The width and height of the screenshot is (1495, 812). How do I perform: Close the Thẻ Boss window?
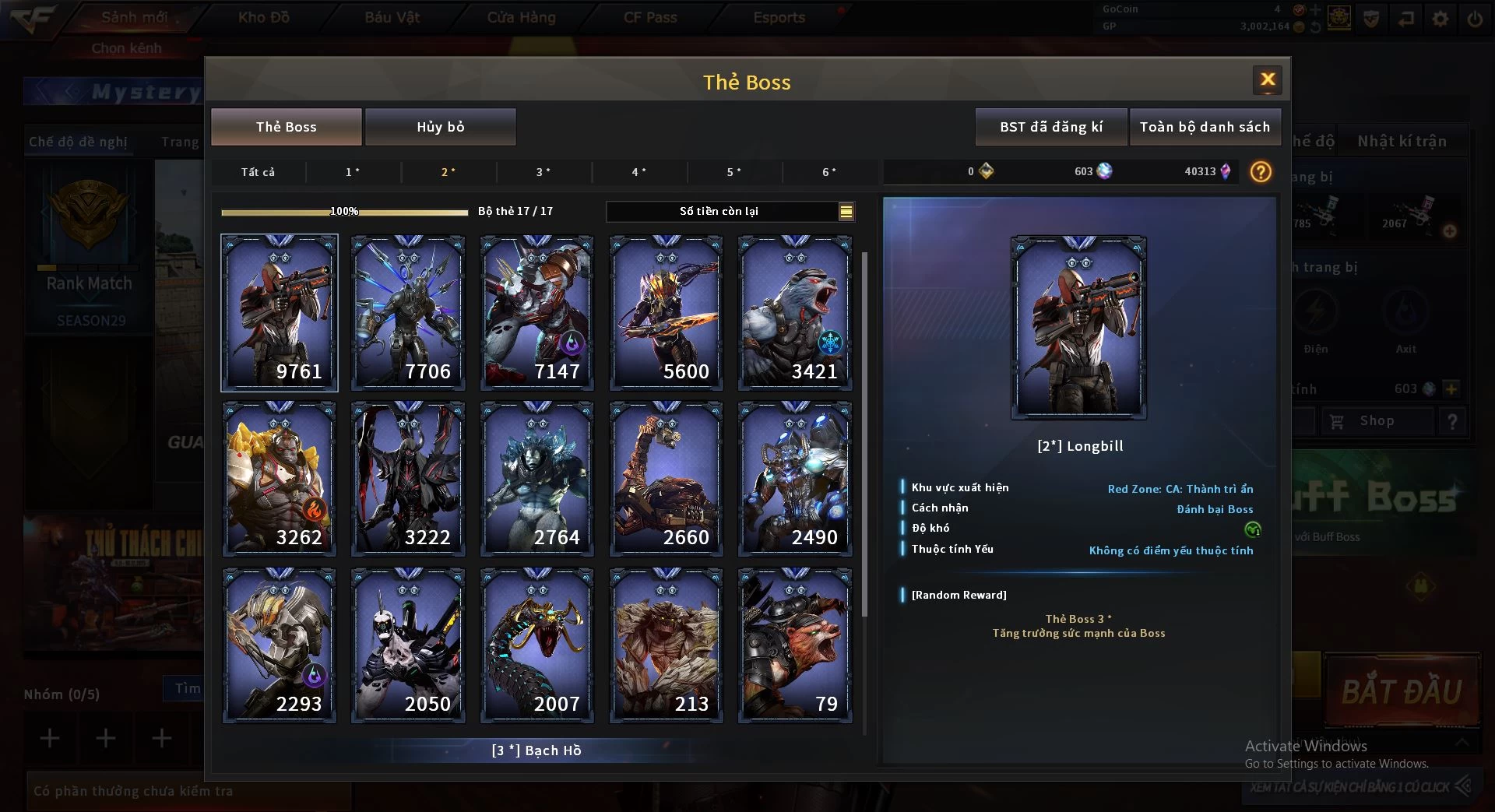(x=1267, y=79)
